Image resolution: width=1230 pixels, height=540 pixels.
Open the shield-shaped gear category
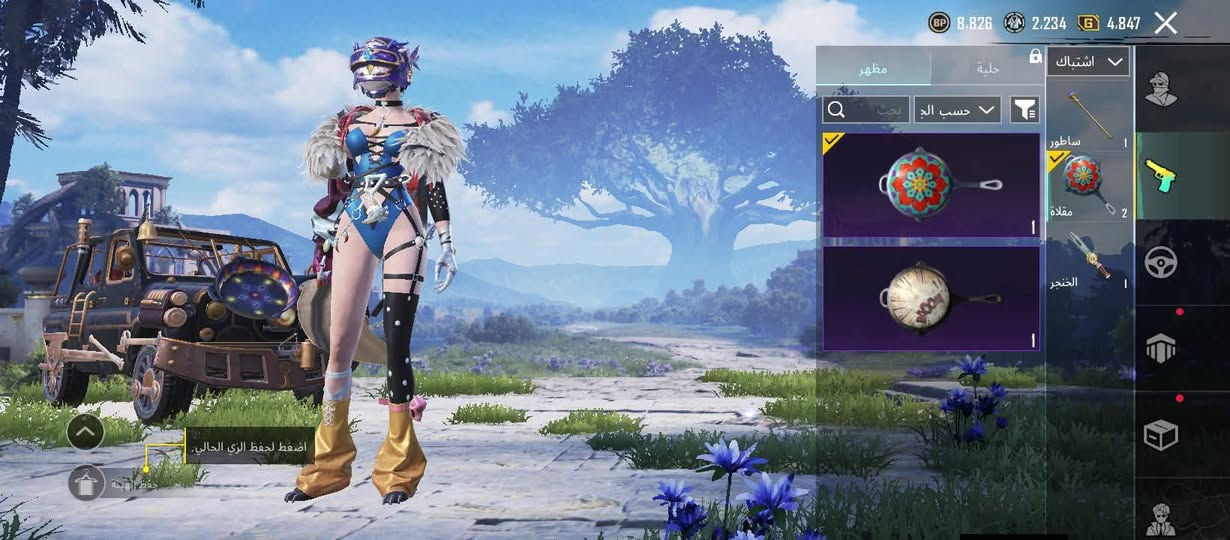tap(1161, 348)
